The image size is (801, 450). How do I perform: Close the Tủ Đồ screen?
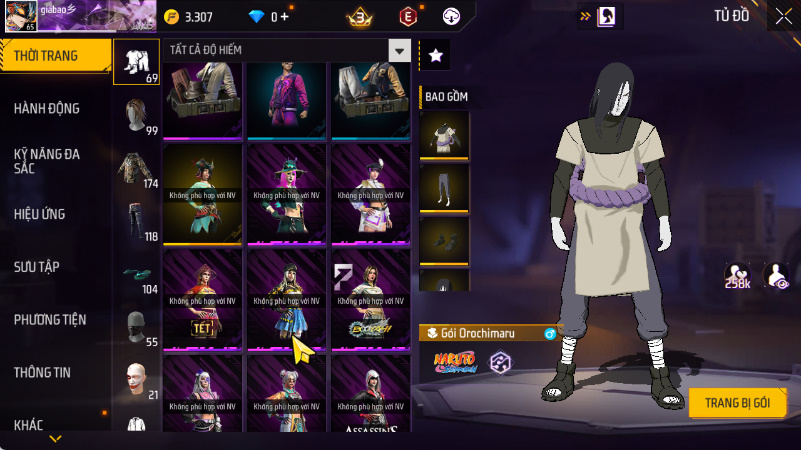click(783, 15)
